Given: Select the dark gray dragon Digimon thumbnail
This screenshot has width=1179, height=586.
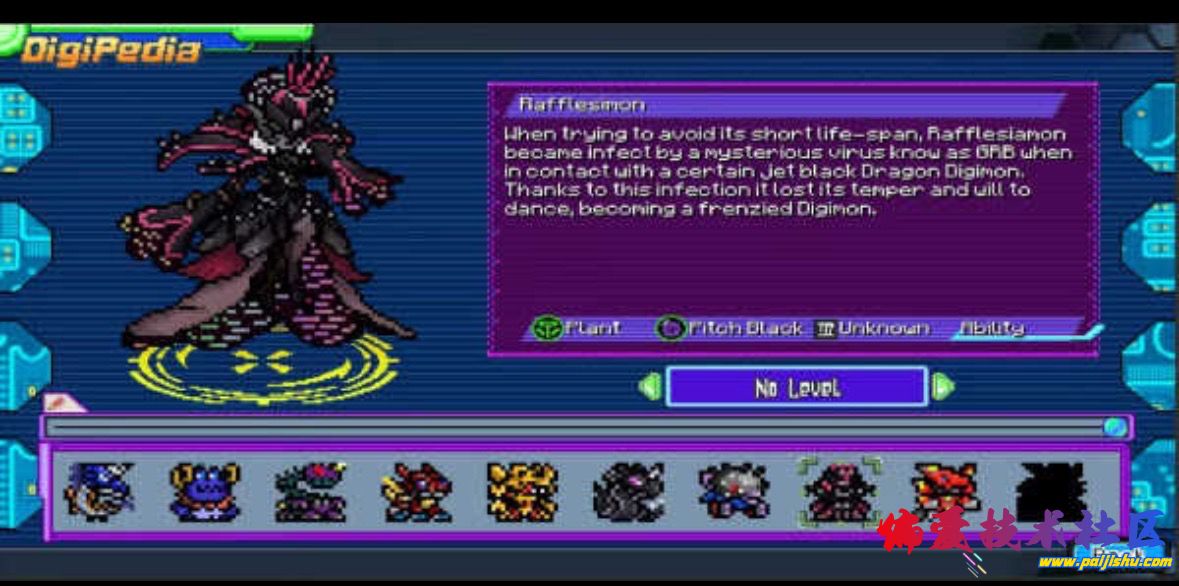Looking at the screenshot, I should (x=628, y=491).
